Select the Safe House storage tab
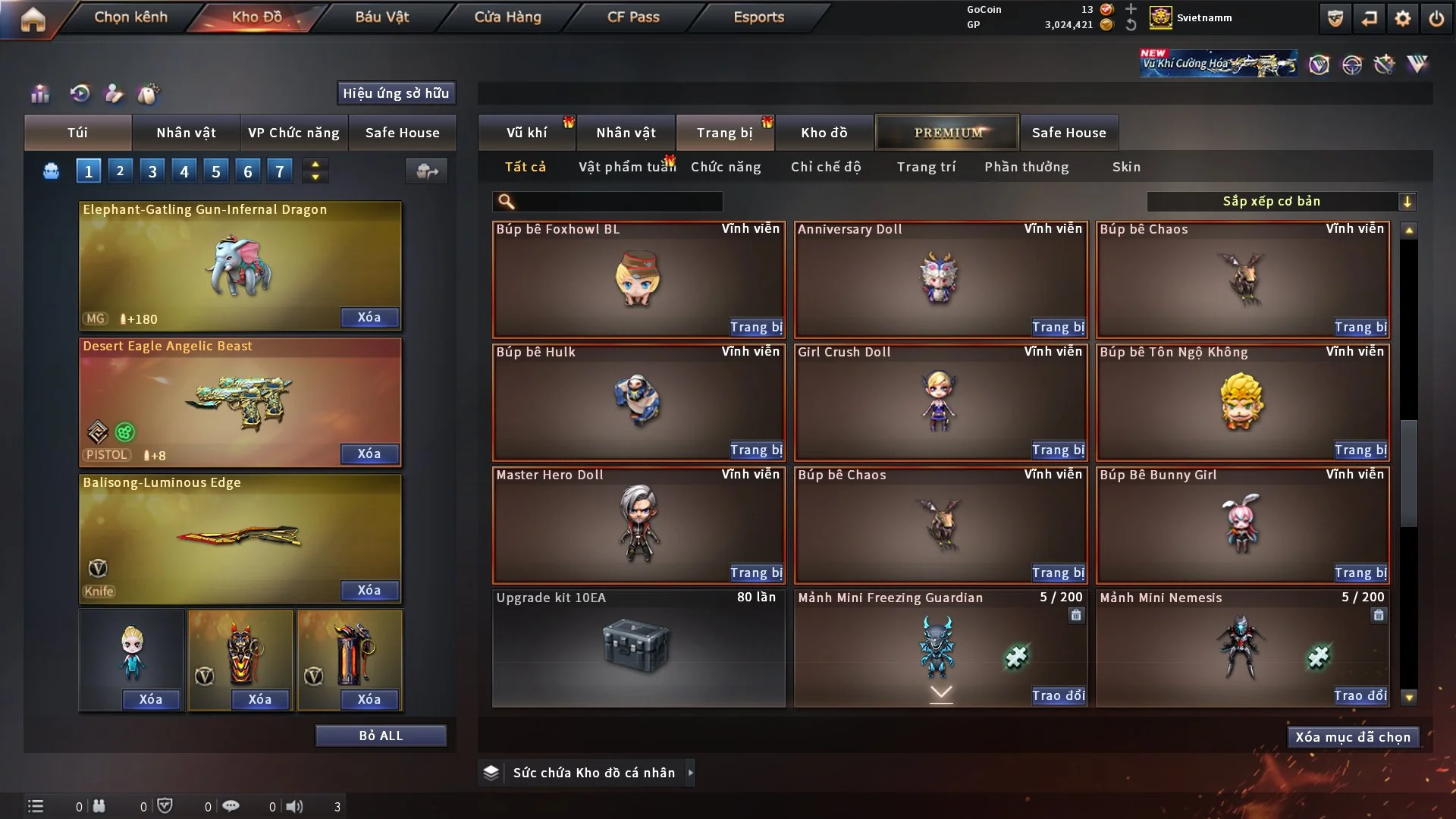 [1068, 133]
